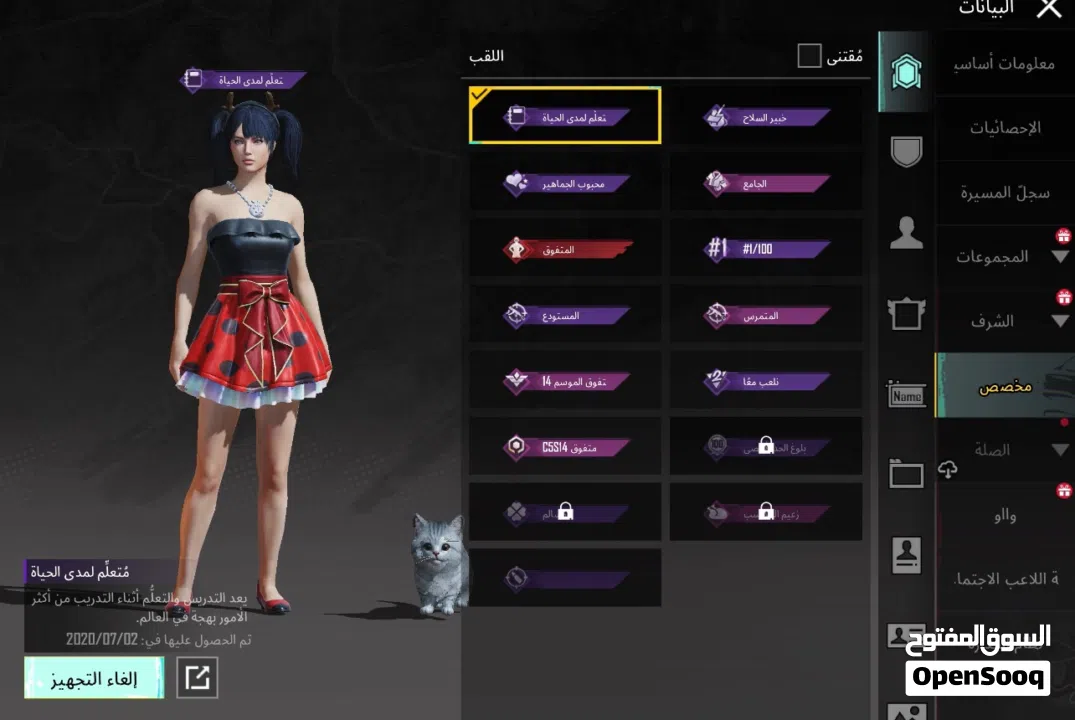Switch to the Name tag category tab
This screenshot has width=1075, height=720.
pos(906,395)
